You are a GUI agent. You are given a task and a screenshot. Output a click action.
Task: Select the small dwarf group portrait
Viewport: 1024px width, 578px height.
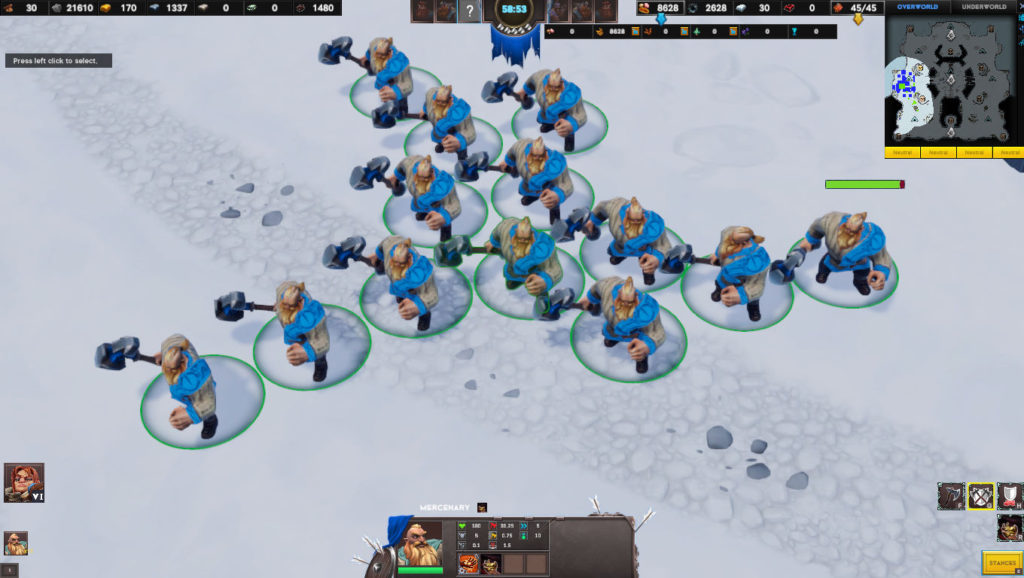tap(16, 543)
